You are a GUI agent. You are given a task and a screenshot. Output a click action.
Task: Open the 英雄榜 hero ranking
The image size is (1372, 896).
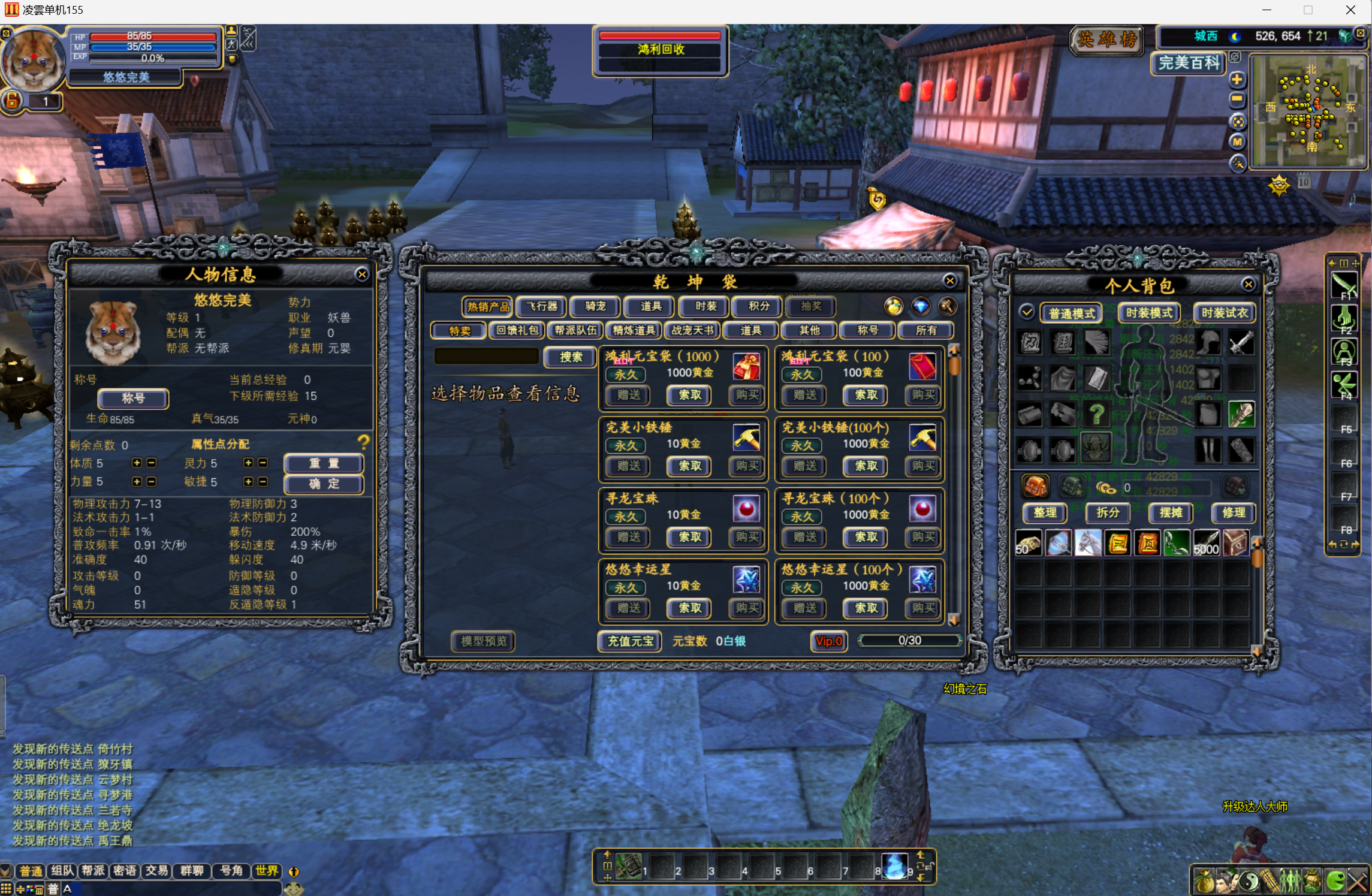click(1106, 40)
